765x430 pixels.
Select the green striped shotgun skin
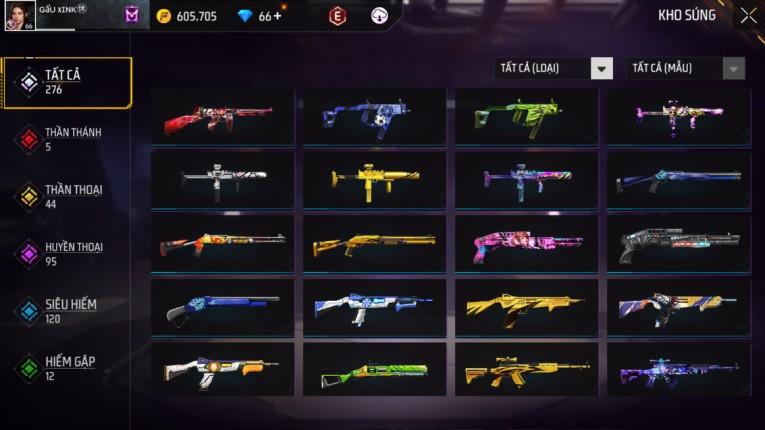tap(374, 372)
